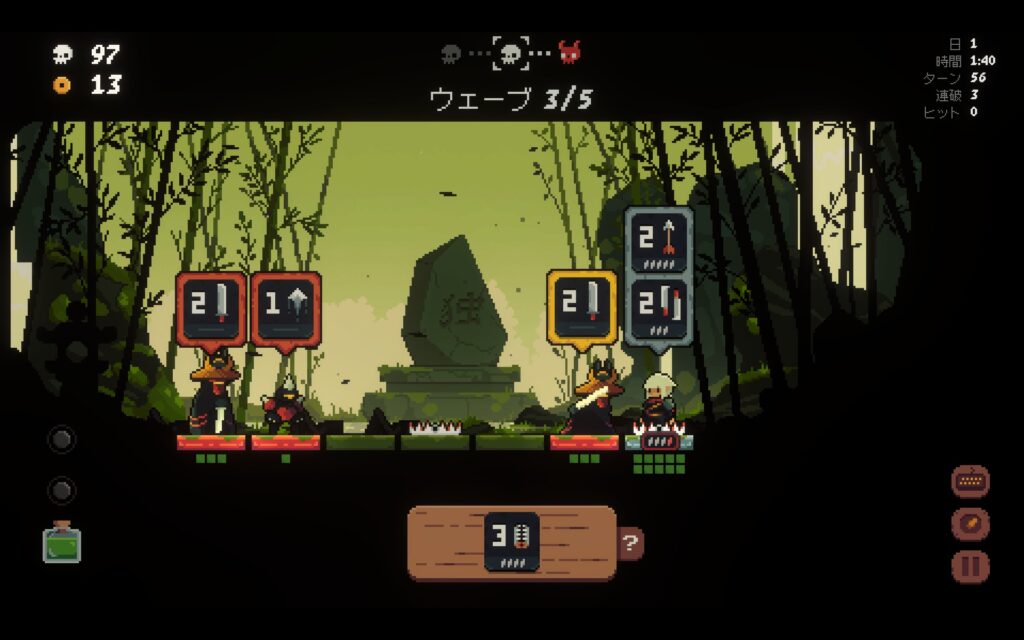This screenshot has height=640, width=1024.
Task: Click the red demon boss wave icon
Action: click(x=569, y=52)
